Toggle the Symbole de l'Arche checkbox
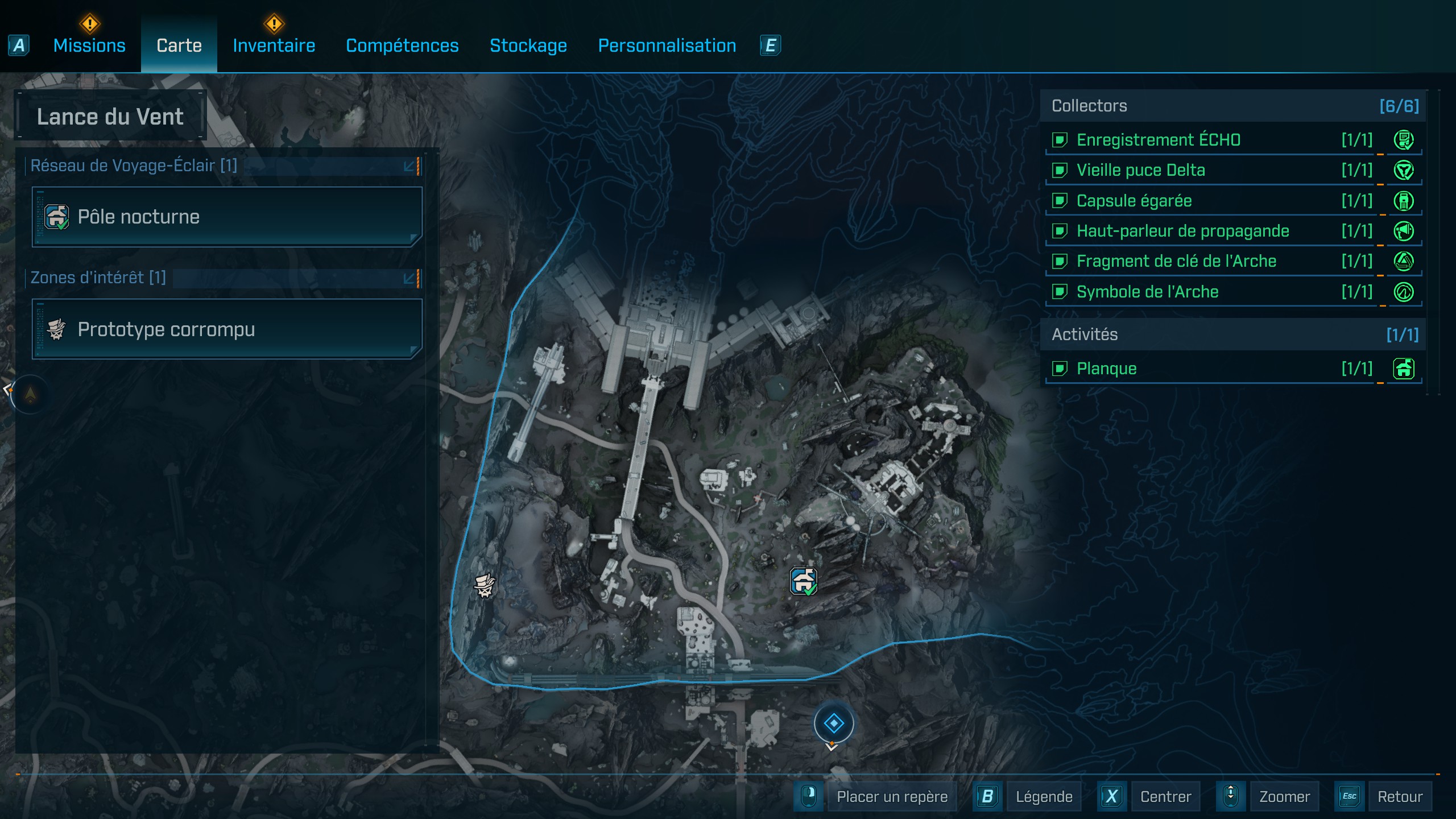 coord(1061,291)
